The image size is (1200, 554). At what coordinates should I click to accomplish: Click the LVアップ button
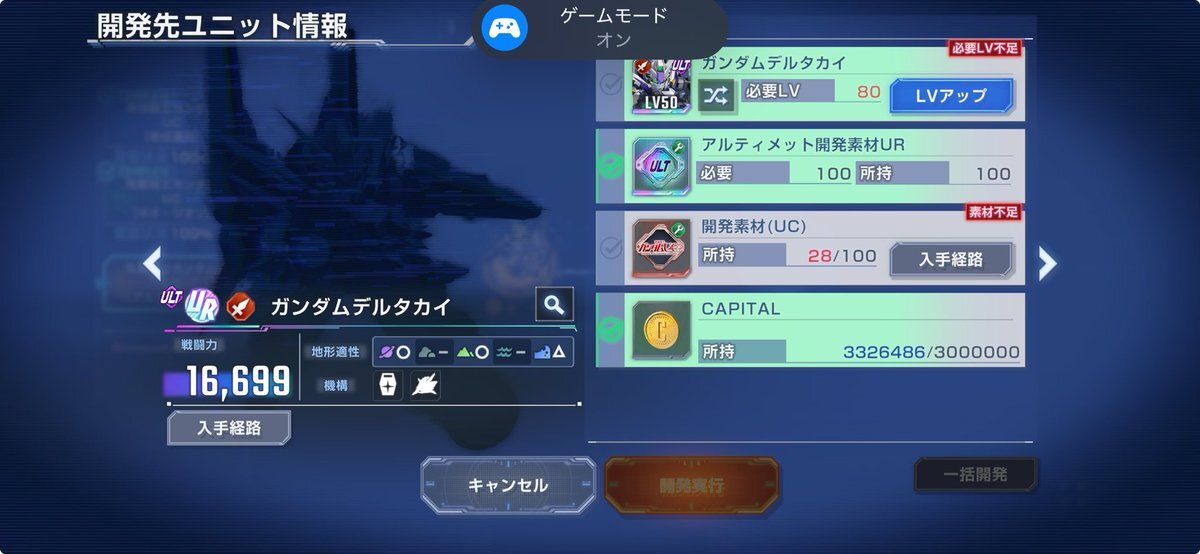tap(951, 95)
